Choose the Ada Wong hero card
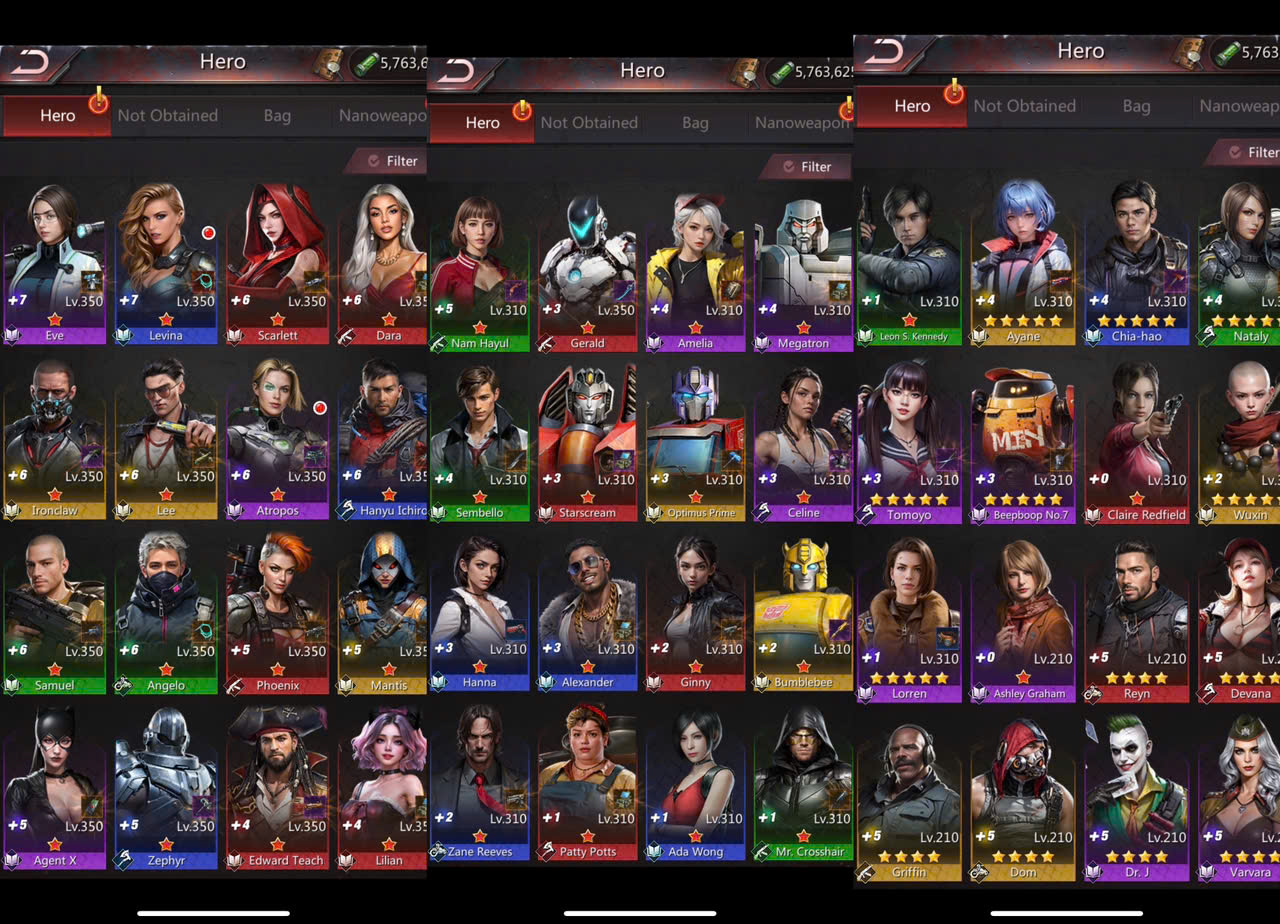Viewport: 1280px width, 924px height. 695,782
